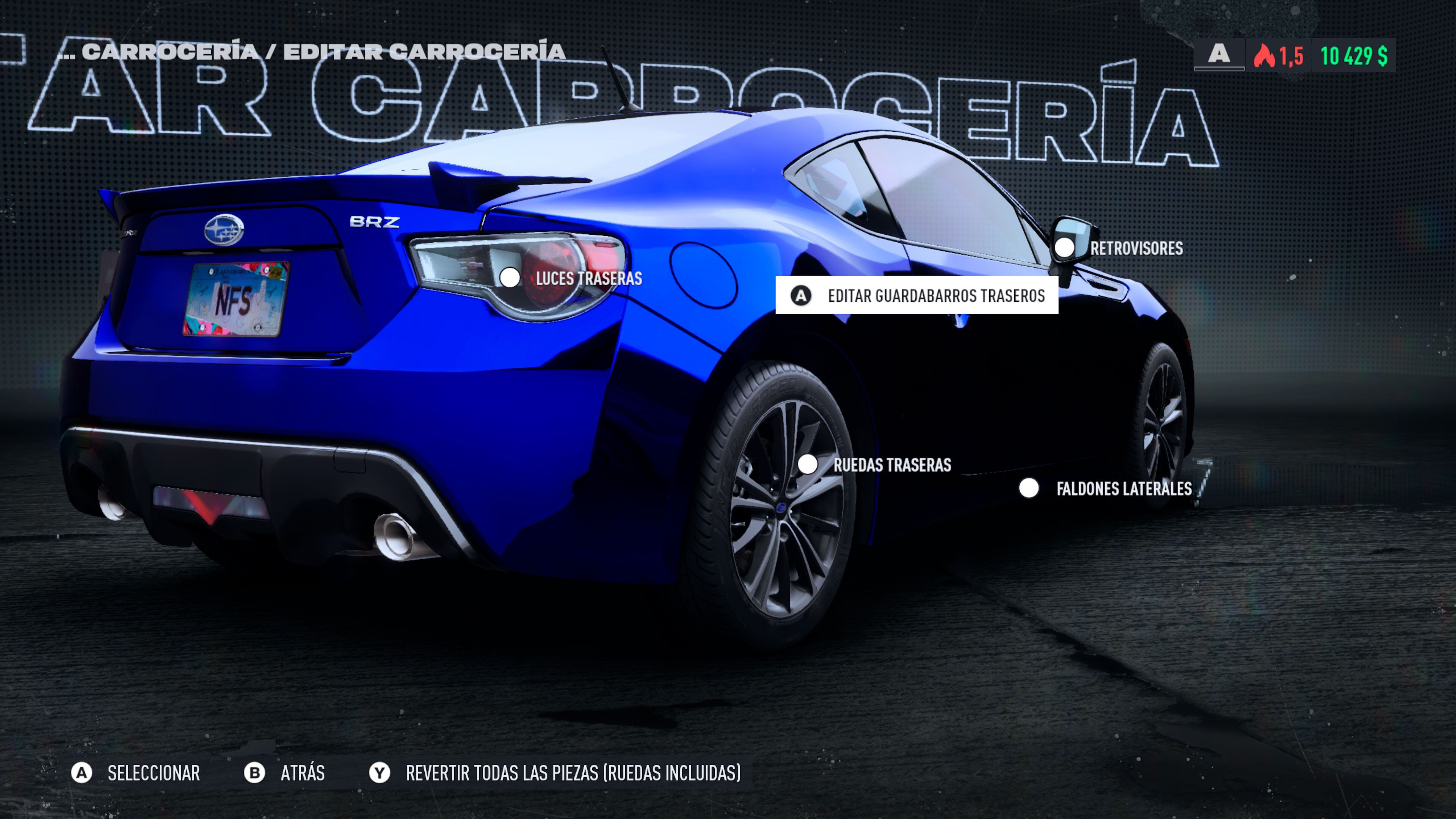Open Editar Carrocería from the breadcrumb

pyautogui.click(x=424, y=53)
